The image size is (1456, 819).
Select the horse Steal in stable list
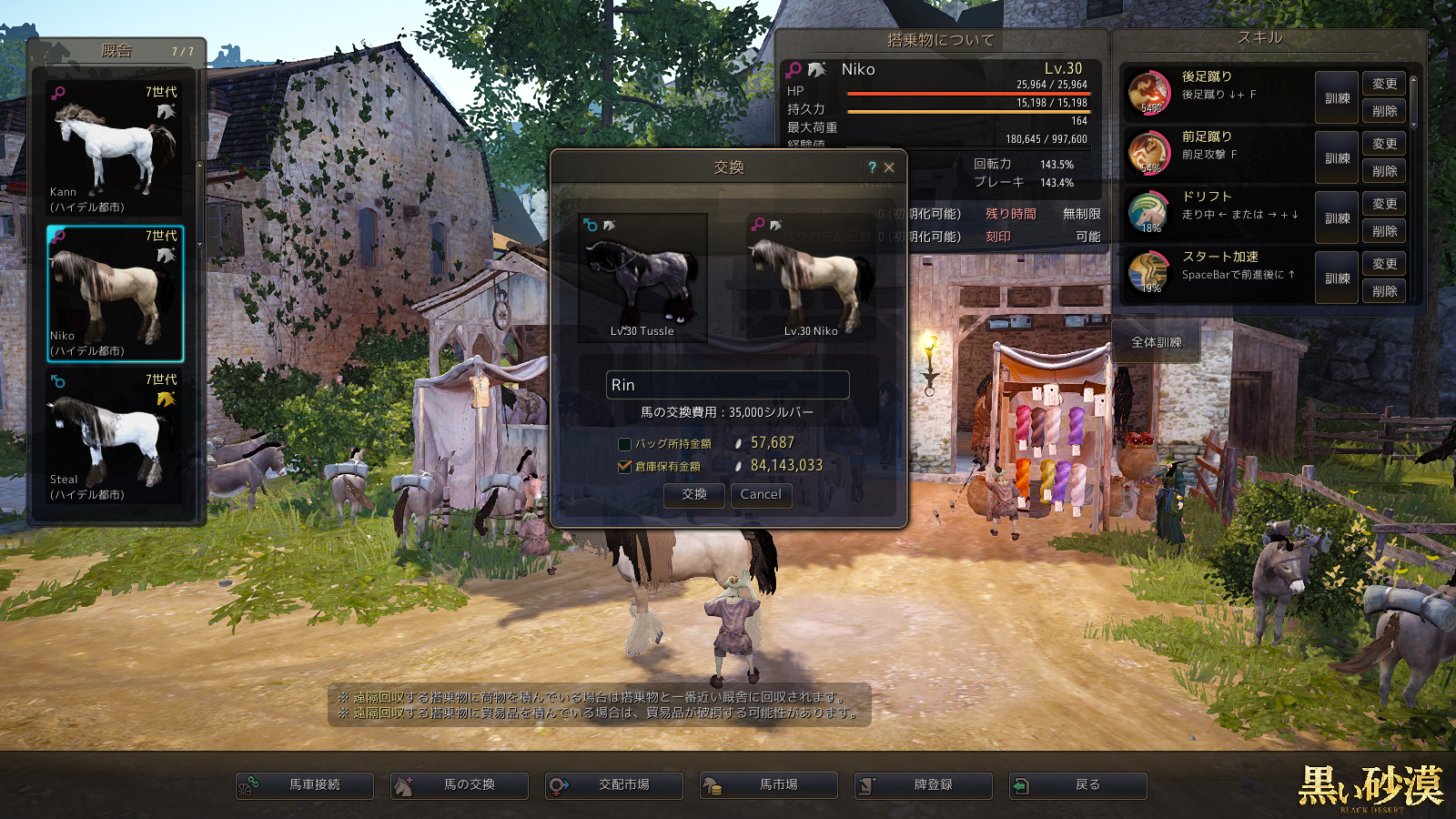115,437
